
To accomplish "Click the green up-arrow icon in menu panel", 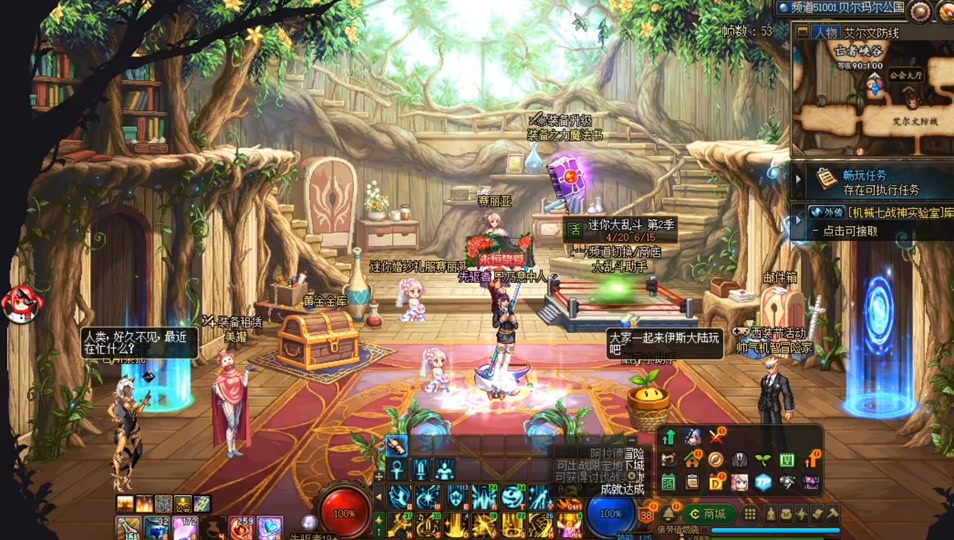I will (x=669, y=437).
